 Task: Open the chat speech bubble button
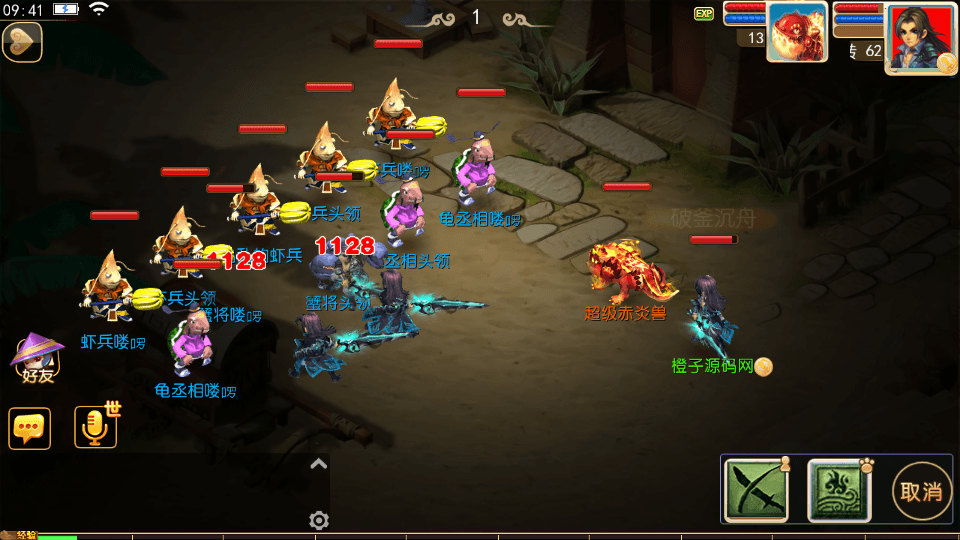30,428
